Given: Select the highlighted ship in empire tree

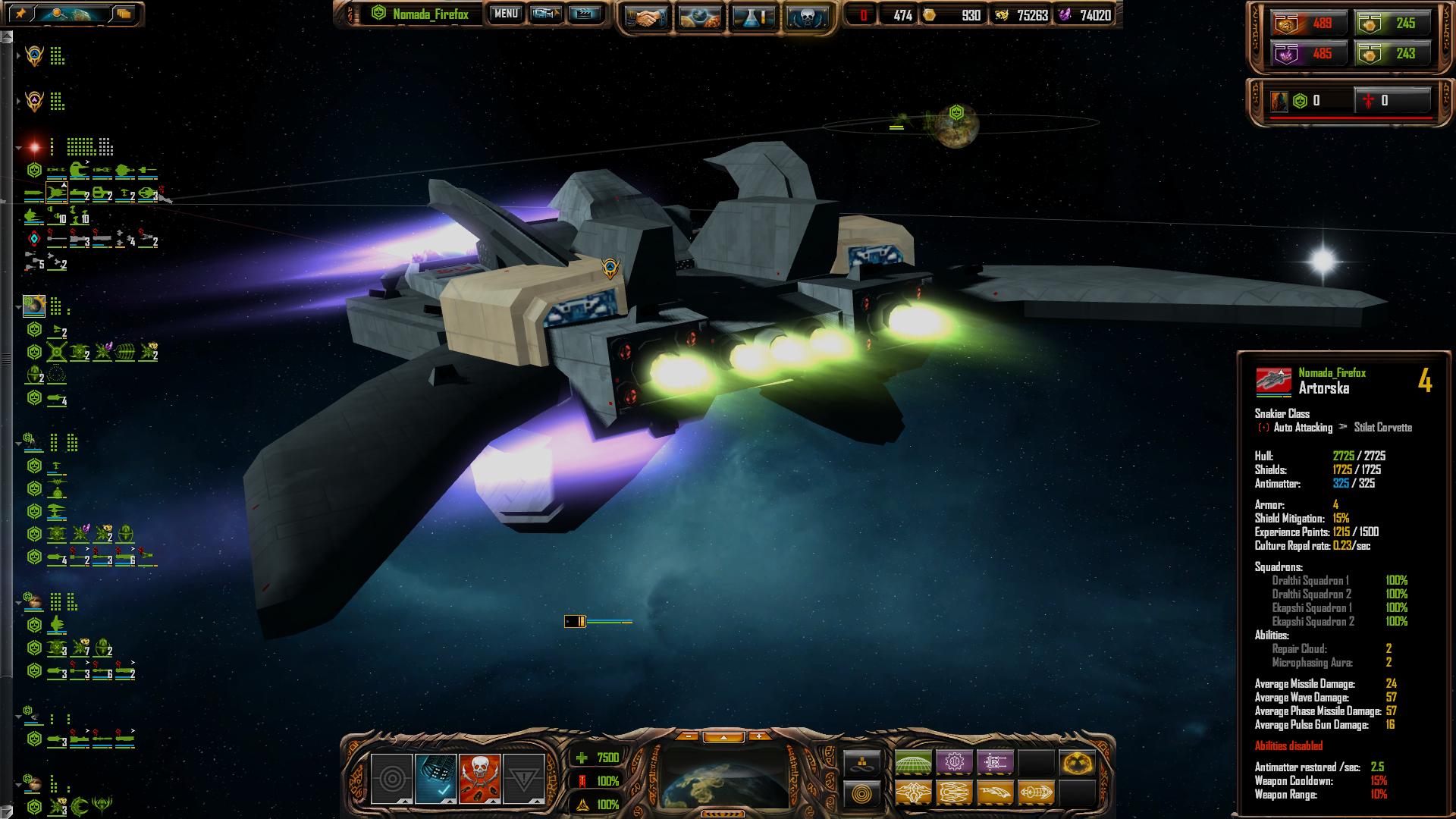Looking at the screenshot, I should [x=57, y=194].
